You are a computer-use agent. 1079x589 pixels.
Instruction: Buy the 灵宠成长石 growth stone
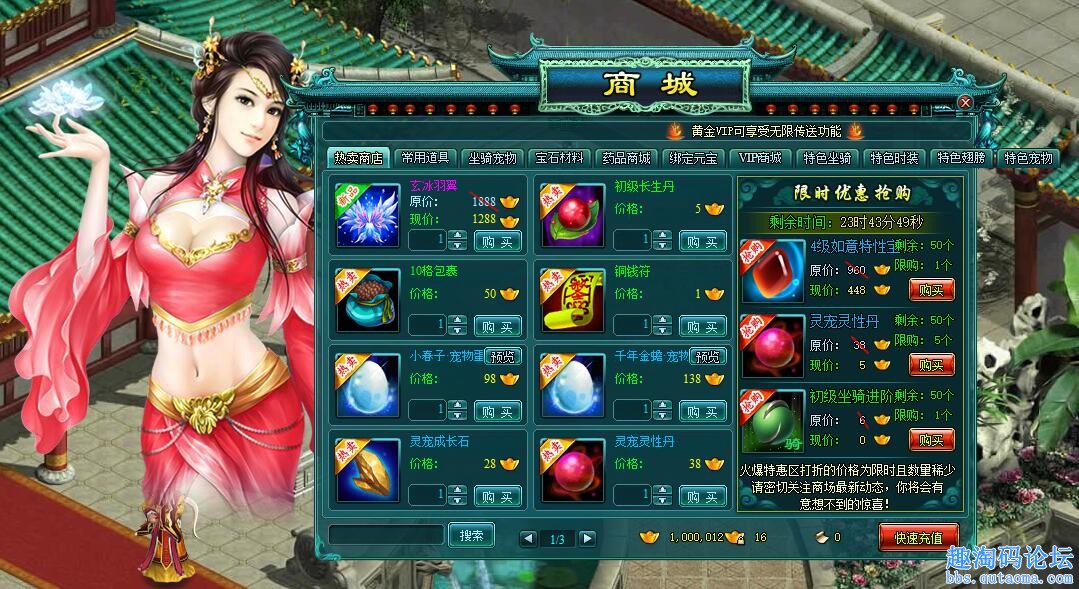498,495
